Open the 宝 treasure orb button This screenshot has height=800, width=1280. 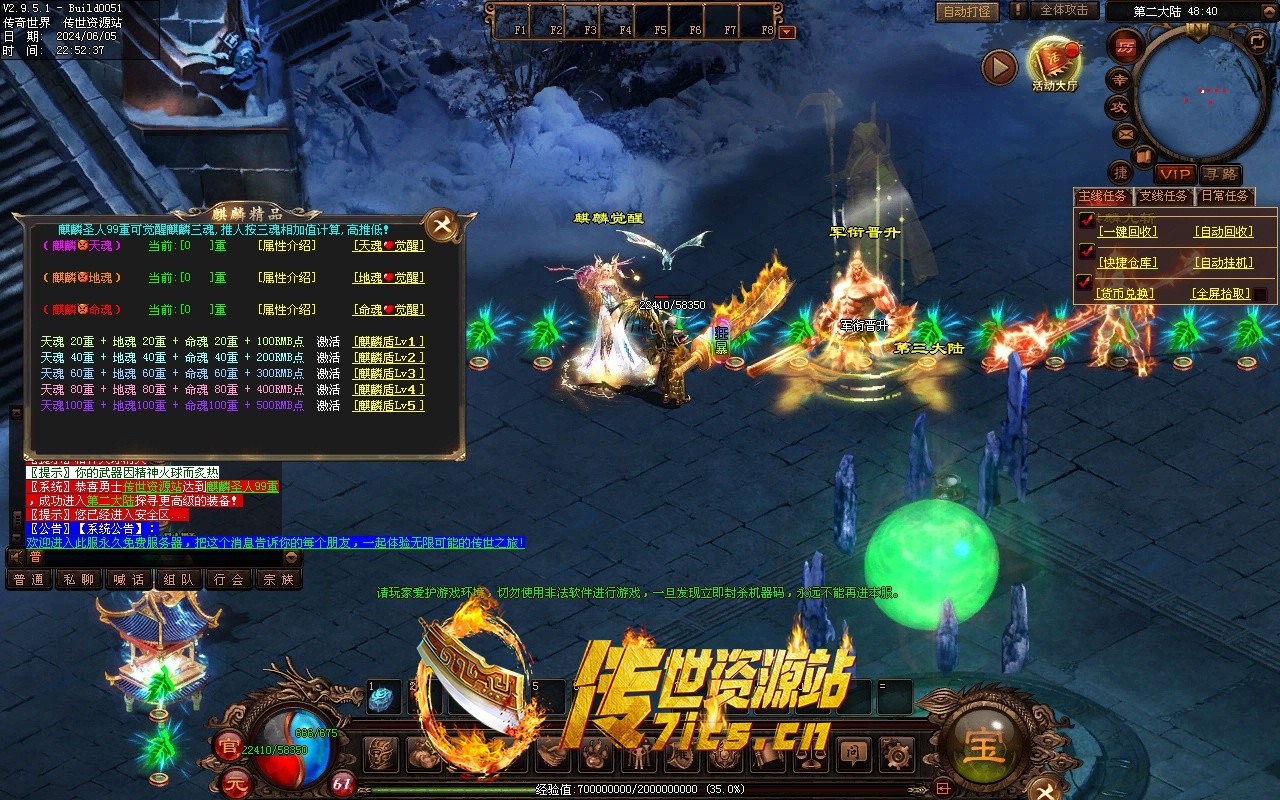point(985,745)
